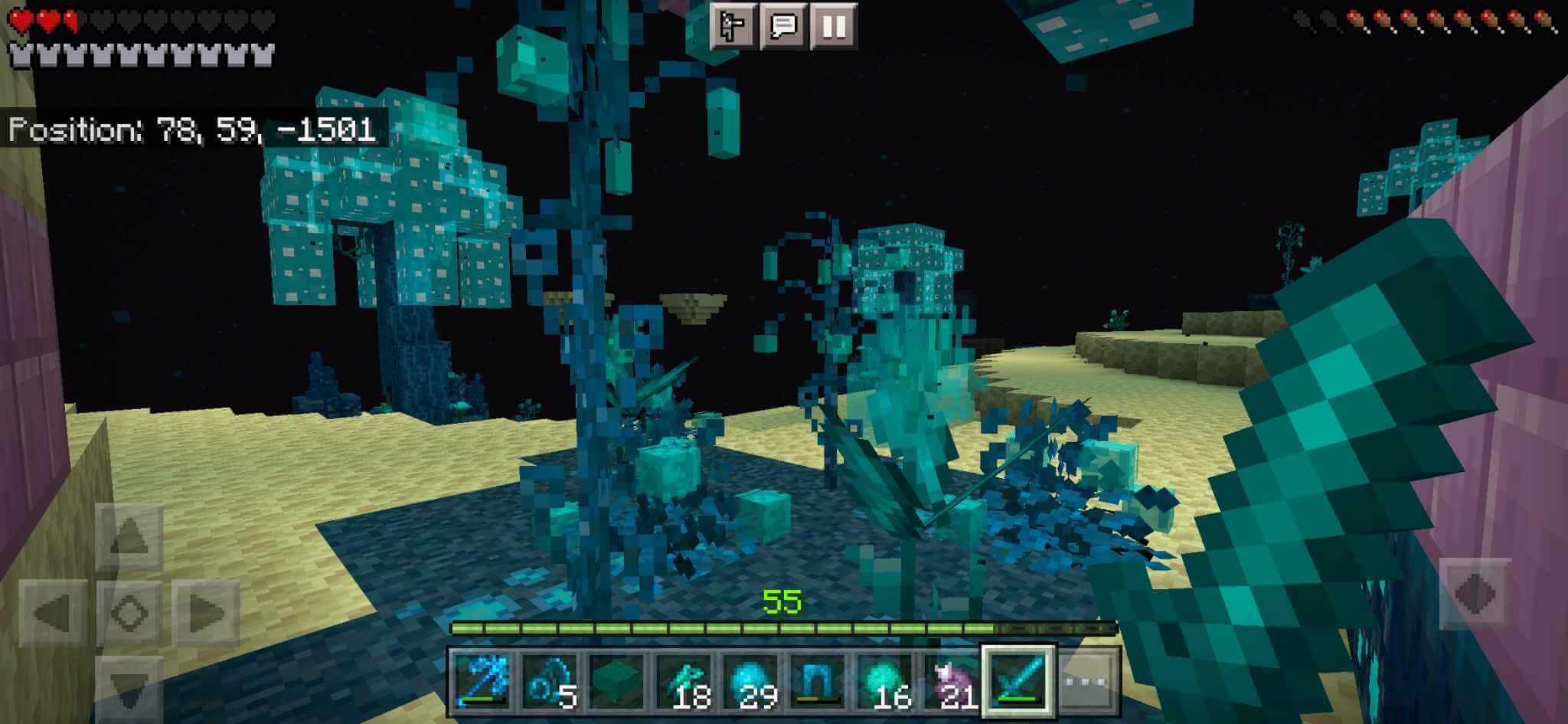Pause the game
The height and width of the screenshot is (724, 1568).
click(x=833, y=26)
